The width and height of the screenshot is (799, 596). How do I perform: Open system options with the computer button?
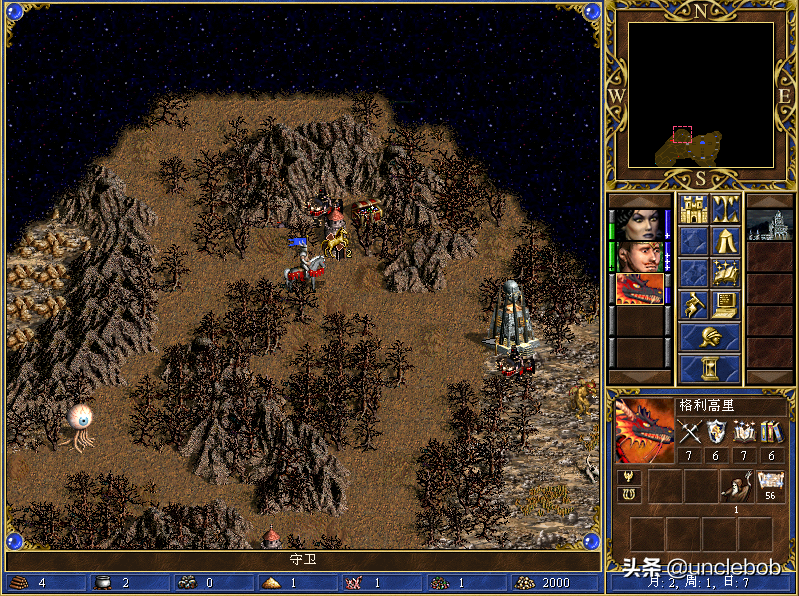pos(726,303)
